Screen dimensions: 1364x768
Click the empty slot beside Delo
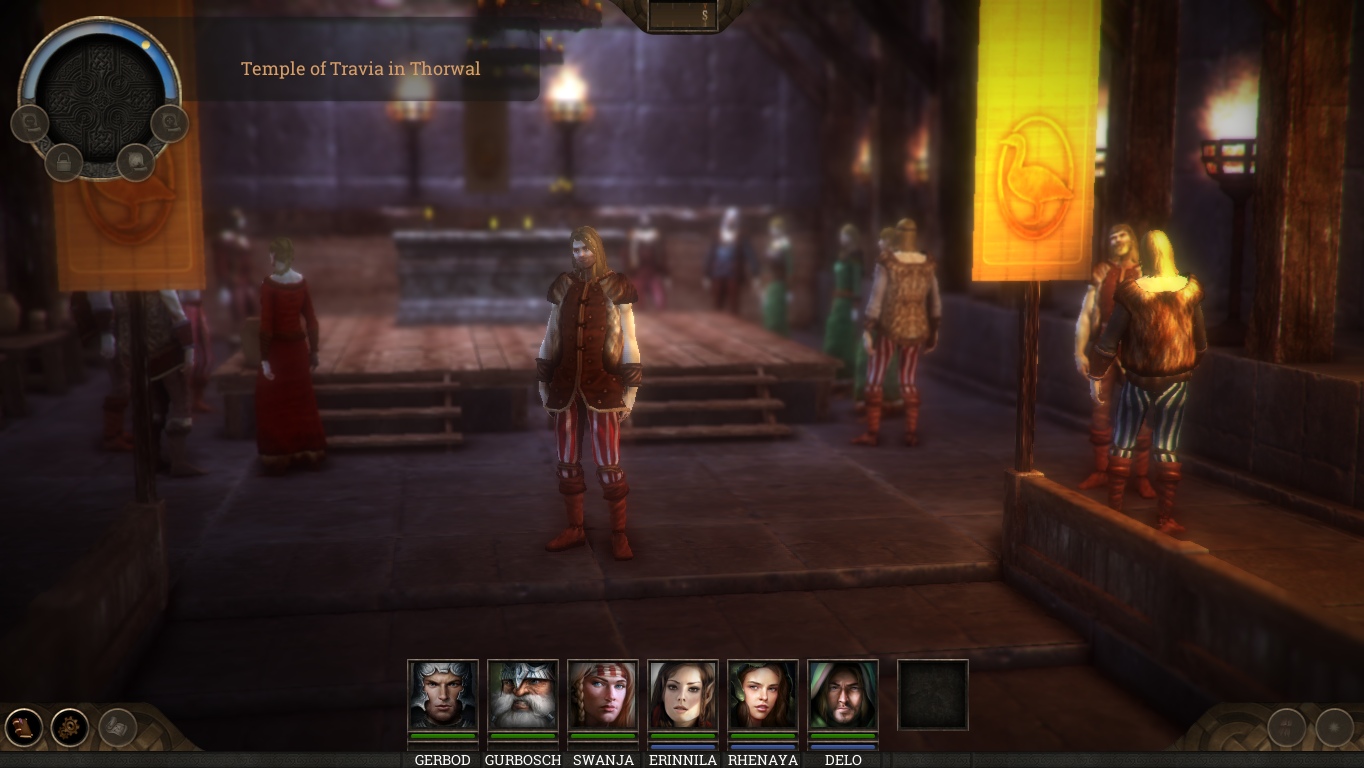click(x=933, y=695)
